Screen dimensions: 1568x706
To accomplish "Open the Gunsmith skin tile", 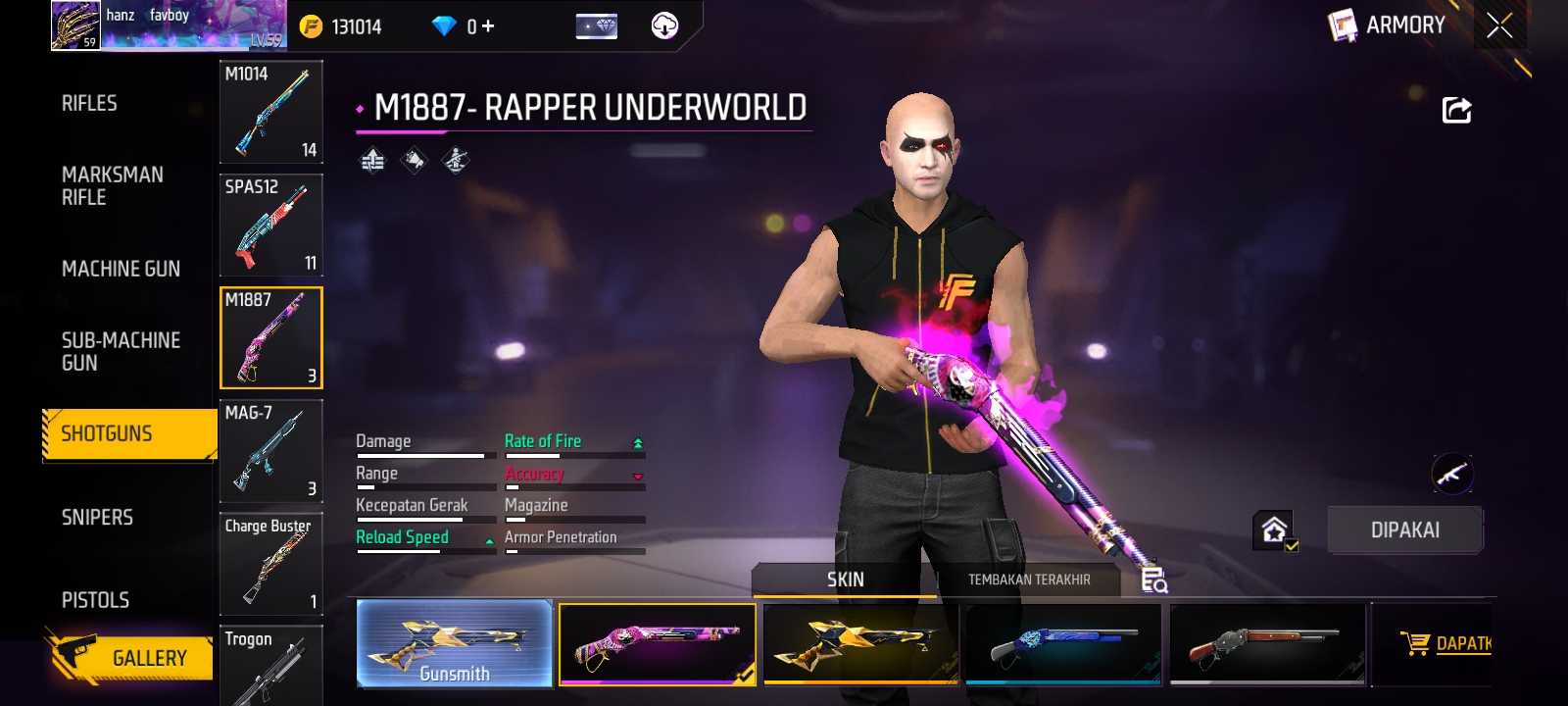I will (455, 643).
